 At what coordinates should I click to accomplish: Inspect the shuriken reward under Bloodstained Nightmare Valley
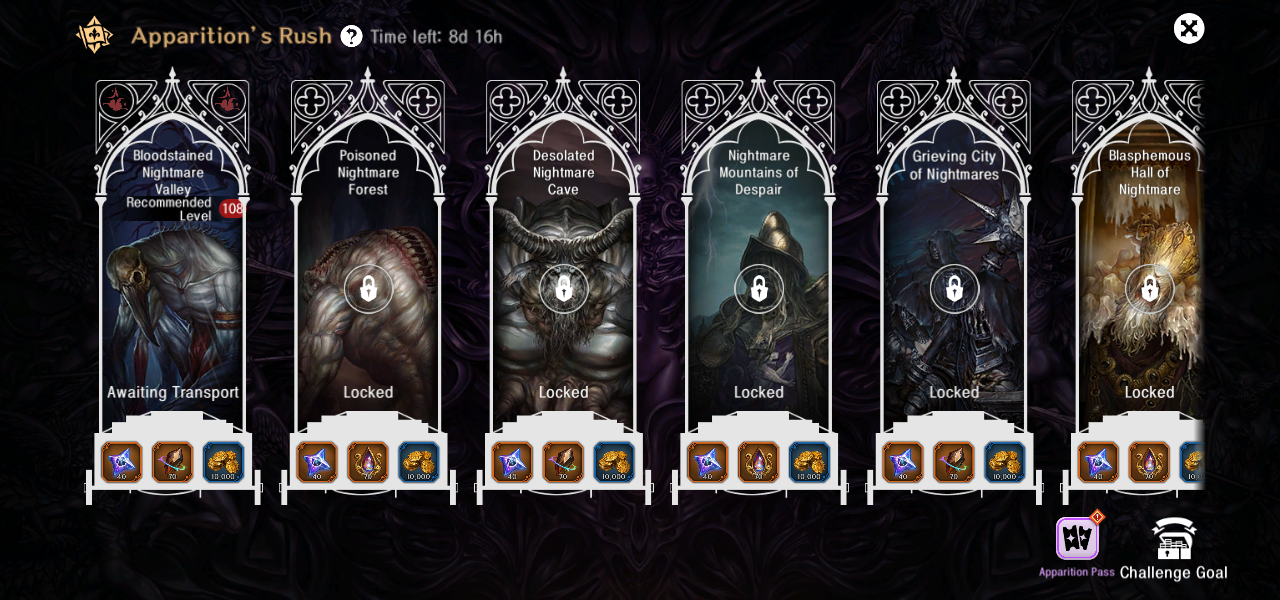[x=122, y=462]
